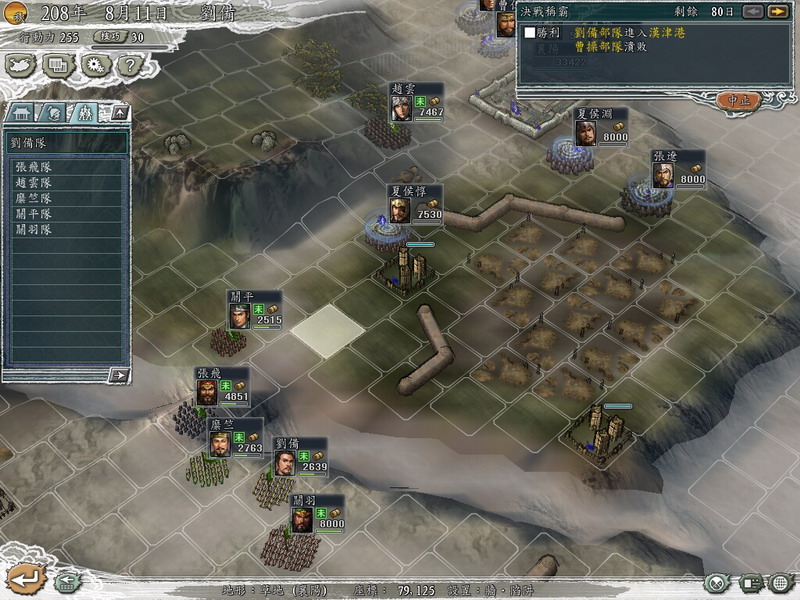Click the globe grid icon button
The image size is (800, 600).
click(x=780, y=582)
